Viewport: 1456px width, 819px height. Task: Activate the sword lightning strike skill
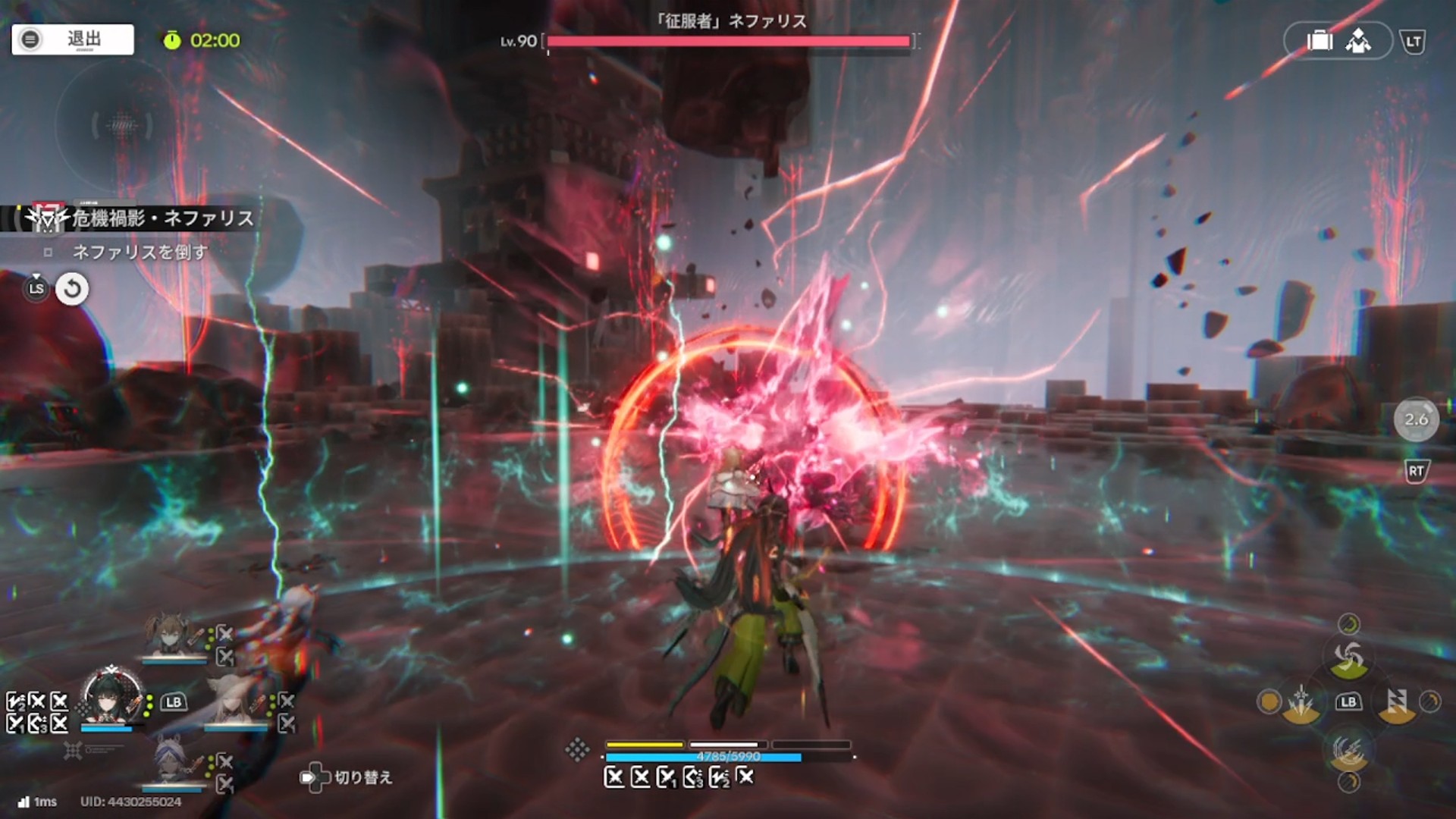[x=1301, y=702]
